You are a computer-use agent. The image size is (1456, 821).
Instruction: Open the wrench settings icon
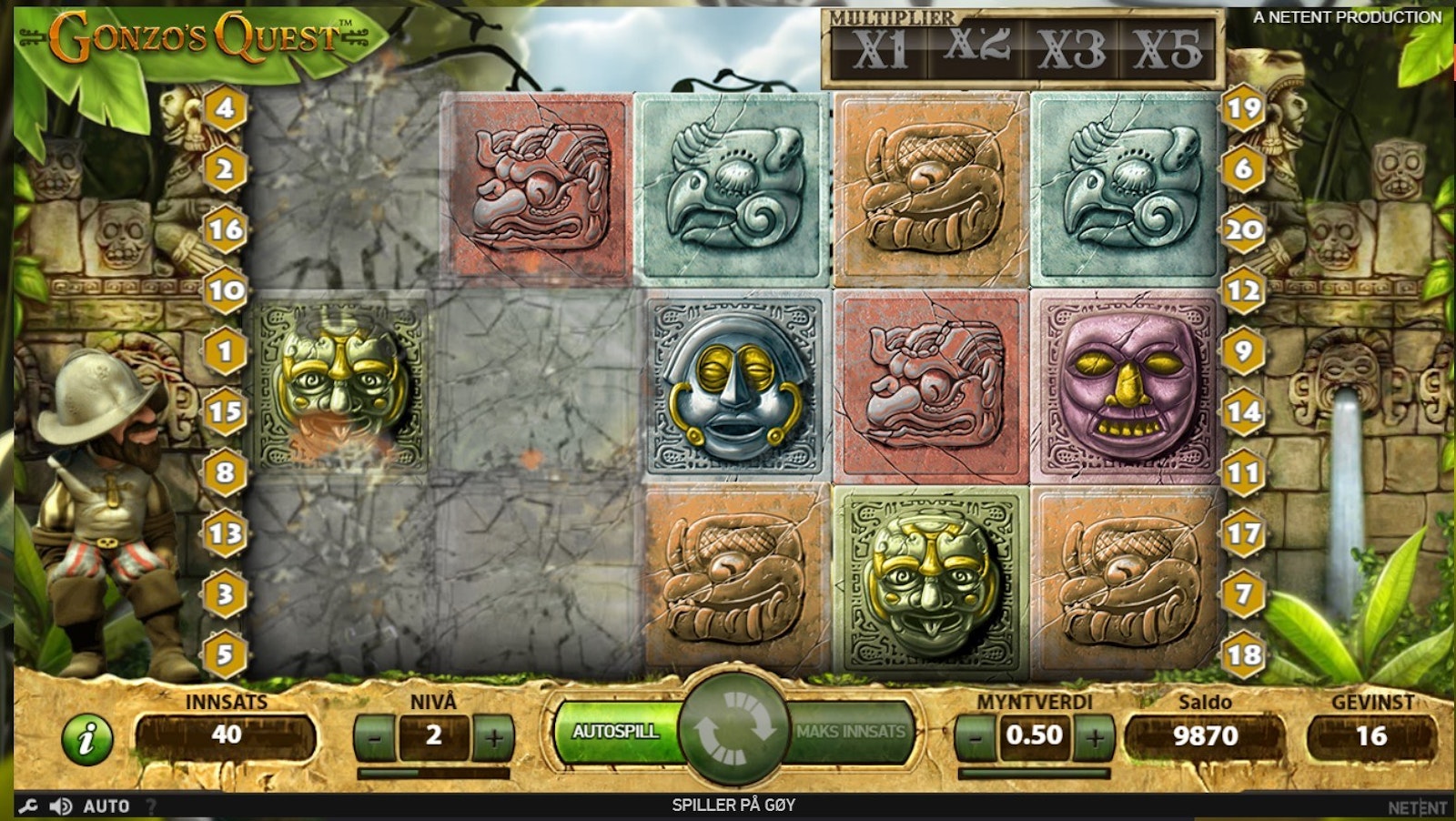28,806
